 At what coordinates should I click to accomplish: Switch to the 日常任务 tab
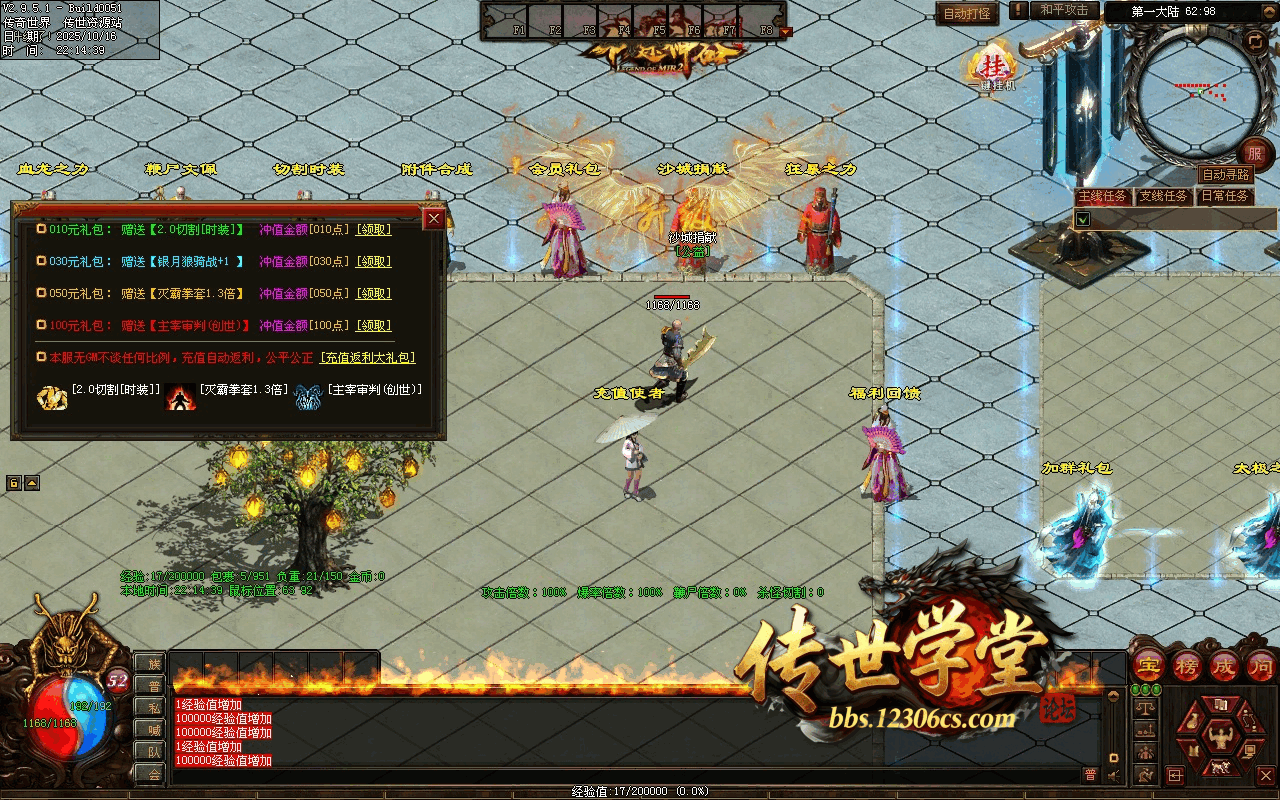point(1225,196)
